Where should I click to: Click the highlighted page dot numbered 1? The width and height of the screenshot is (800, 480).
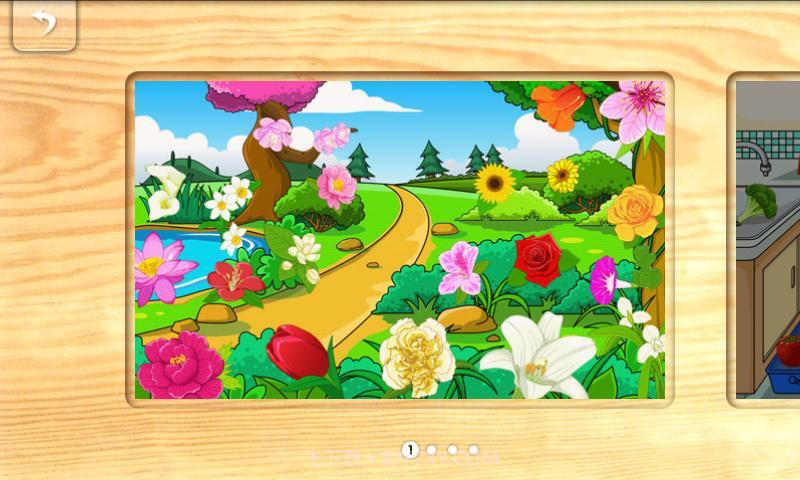pyautogui.click(x=410, y=450)
